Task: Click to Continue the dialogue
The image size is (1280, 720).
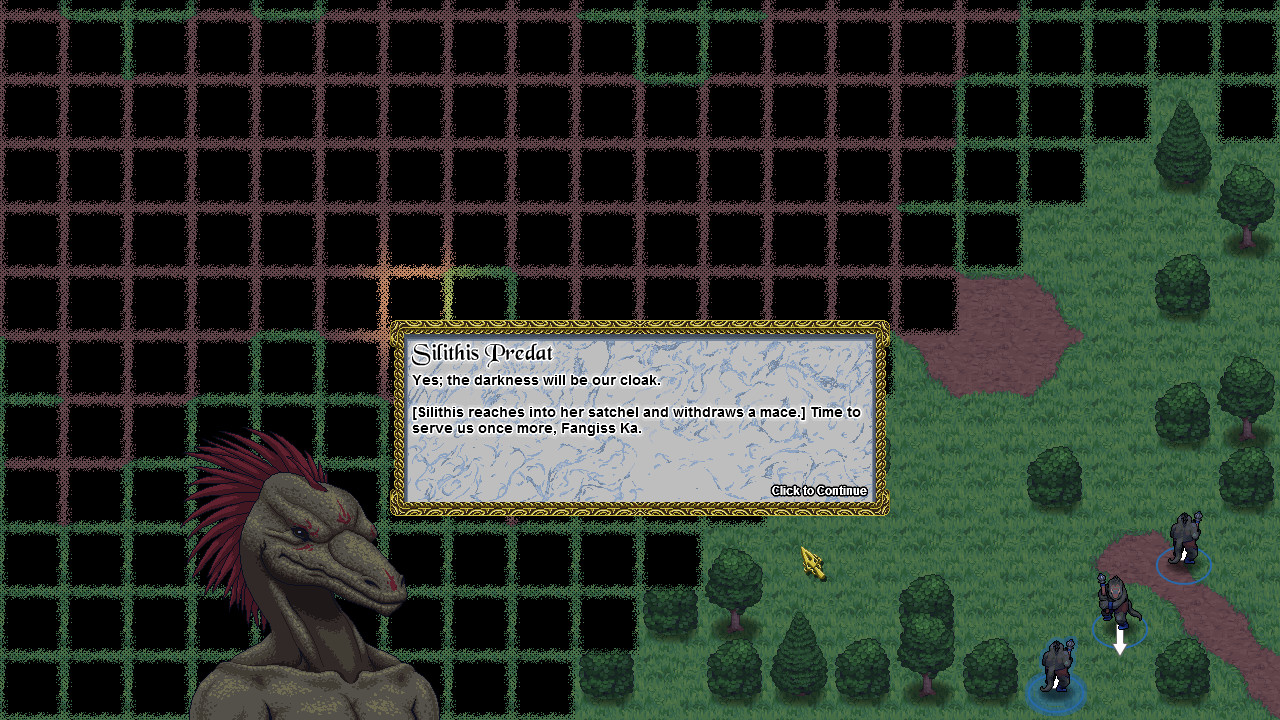Action: [x=819, y=491]
